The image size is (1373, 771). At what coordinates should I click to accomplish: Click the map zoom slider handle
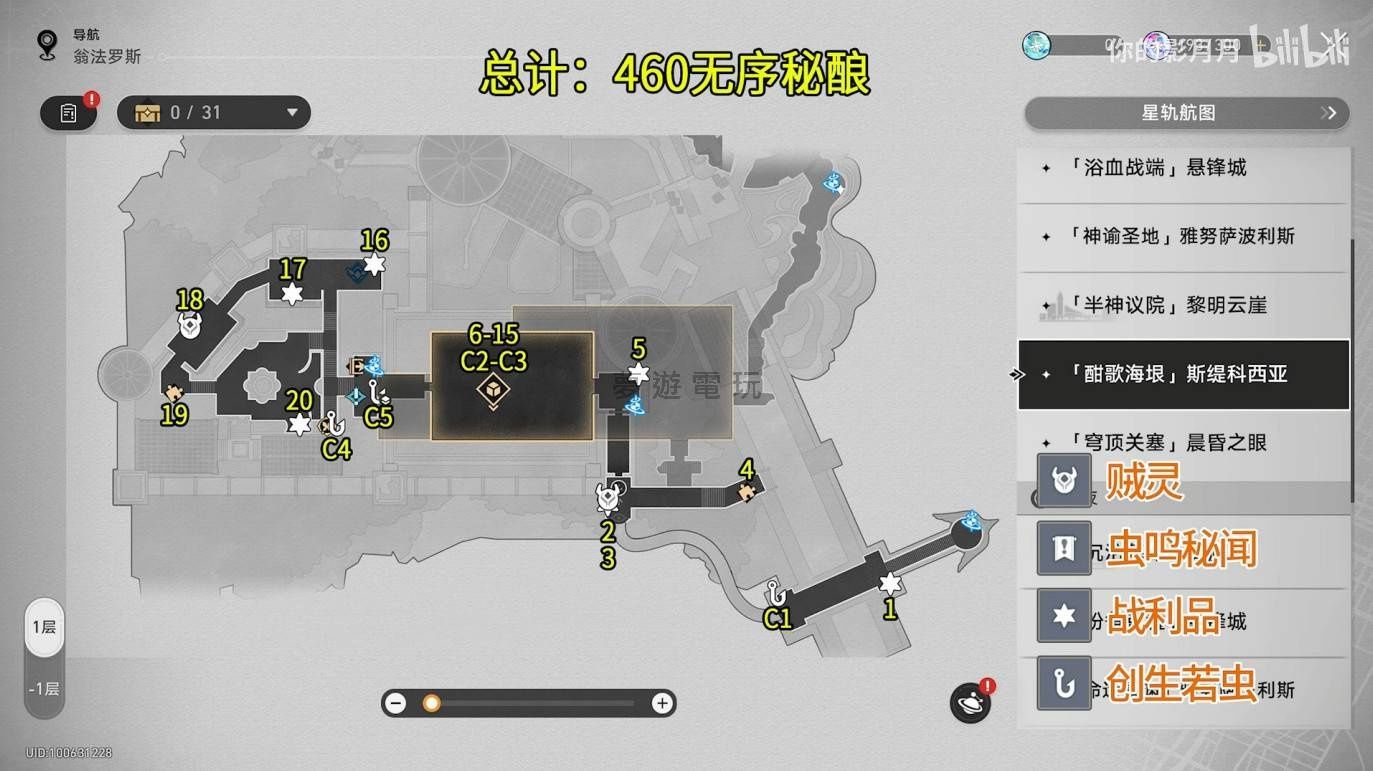(431, 703)
